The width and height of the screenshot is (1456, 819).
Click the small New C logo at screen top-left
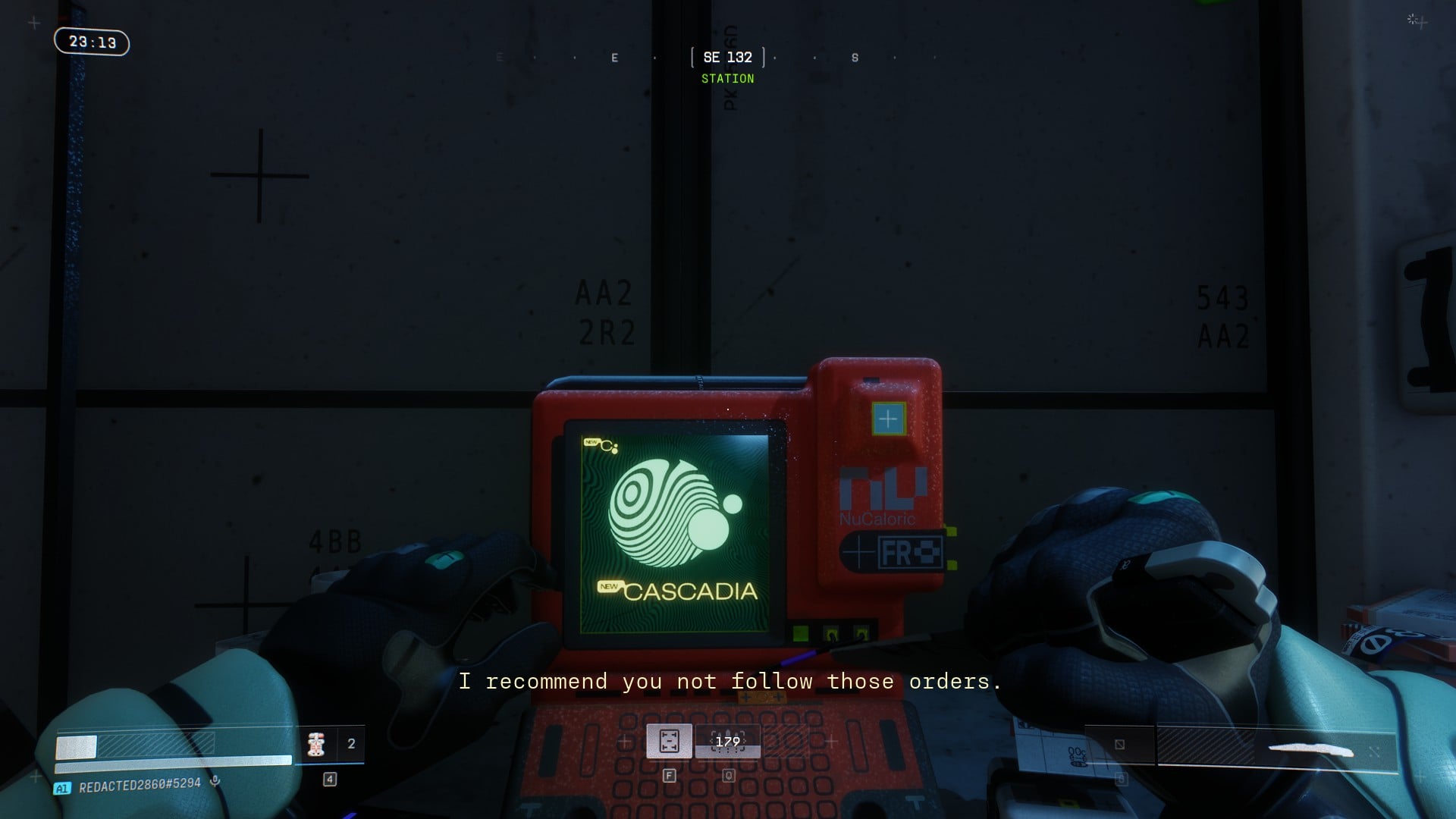click(x=603, y=445)
